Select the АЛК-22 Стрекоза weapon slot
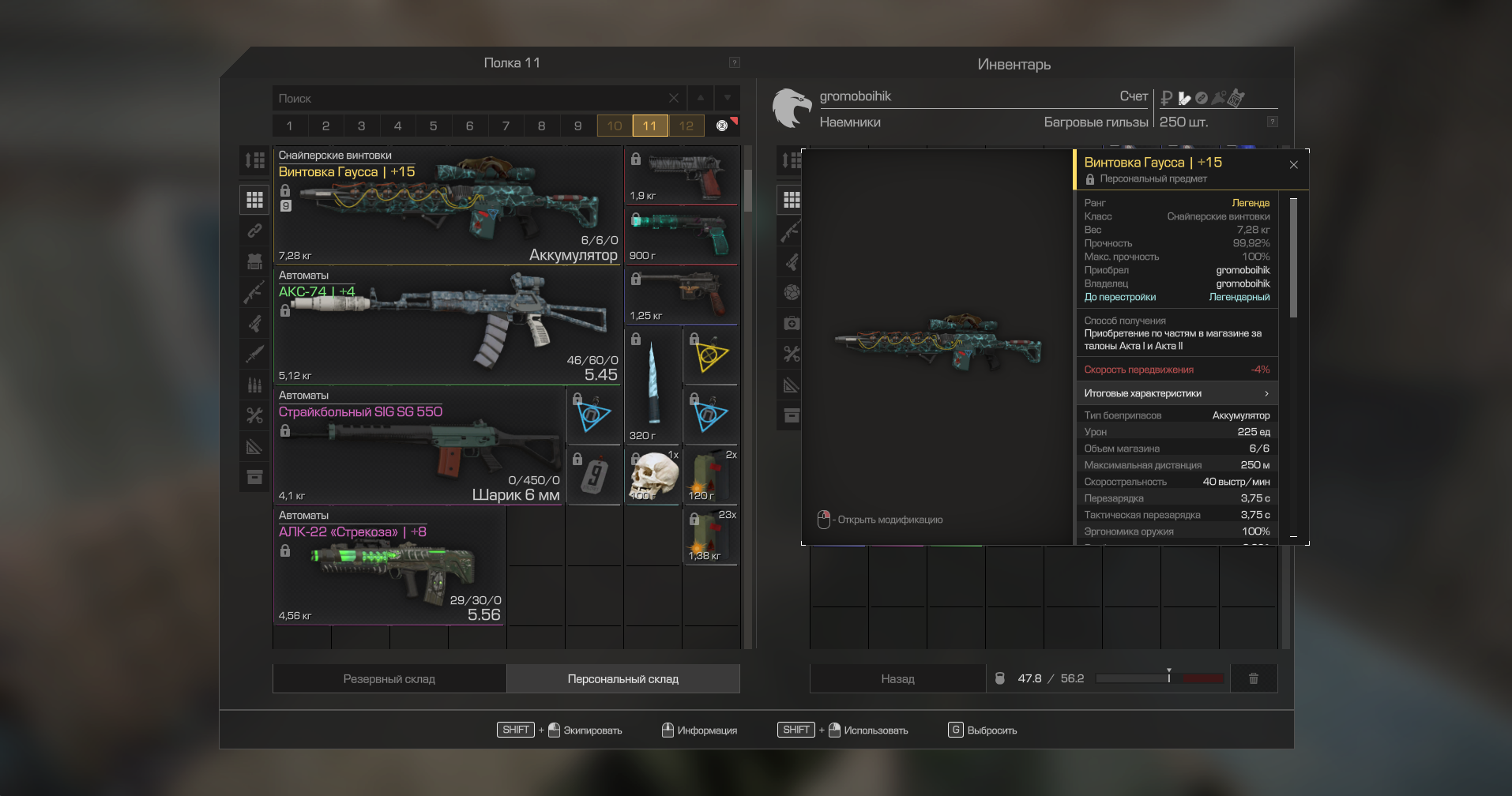Viewport: 1512px width, 796px height. [389, 566]
